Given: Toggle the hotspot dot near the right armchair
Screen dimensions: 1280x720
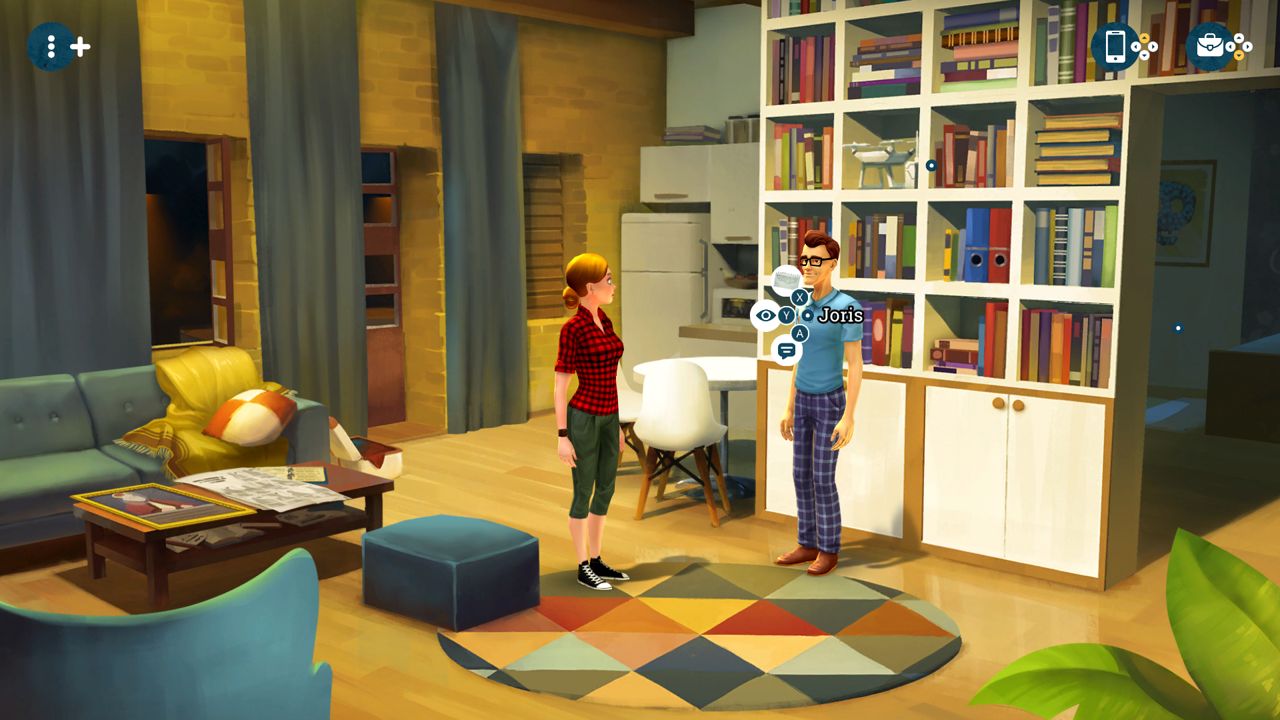Looking at the screenshot, I should coord(1178,327).
